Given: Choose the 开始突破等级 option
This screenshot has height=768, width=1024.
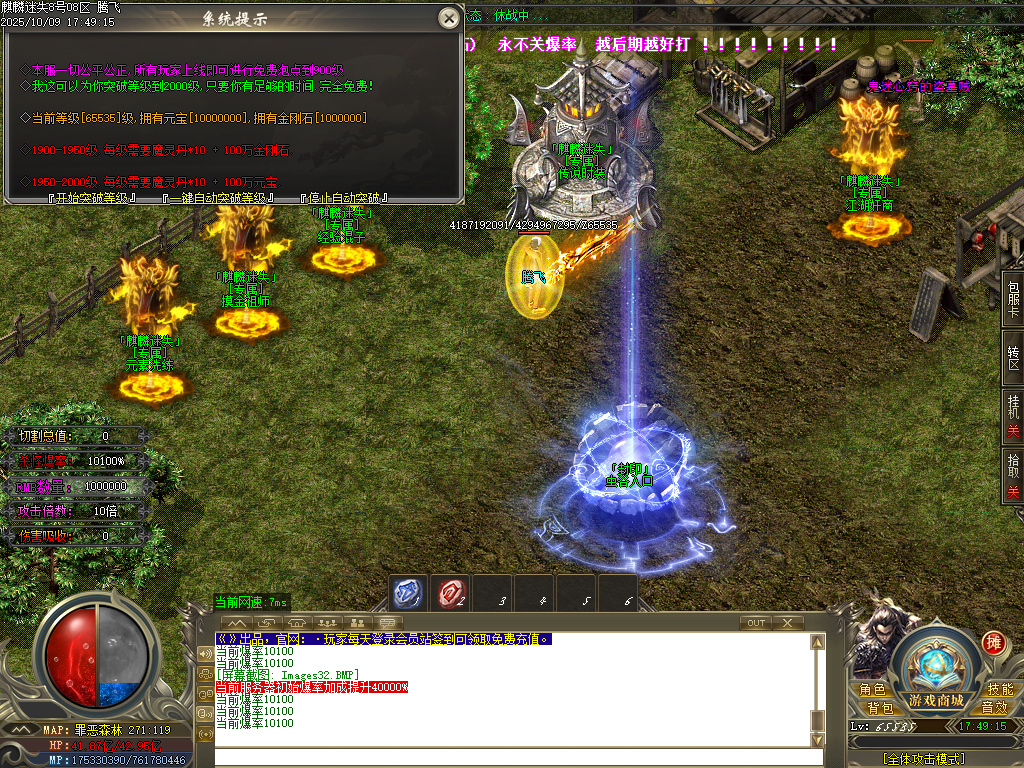Looking at the screenshot, I should pos(91,198).
